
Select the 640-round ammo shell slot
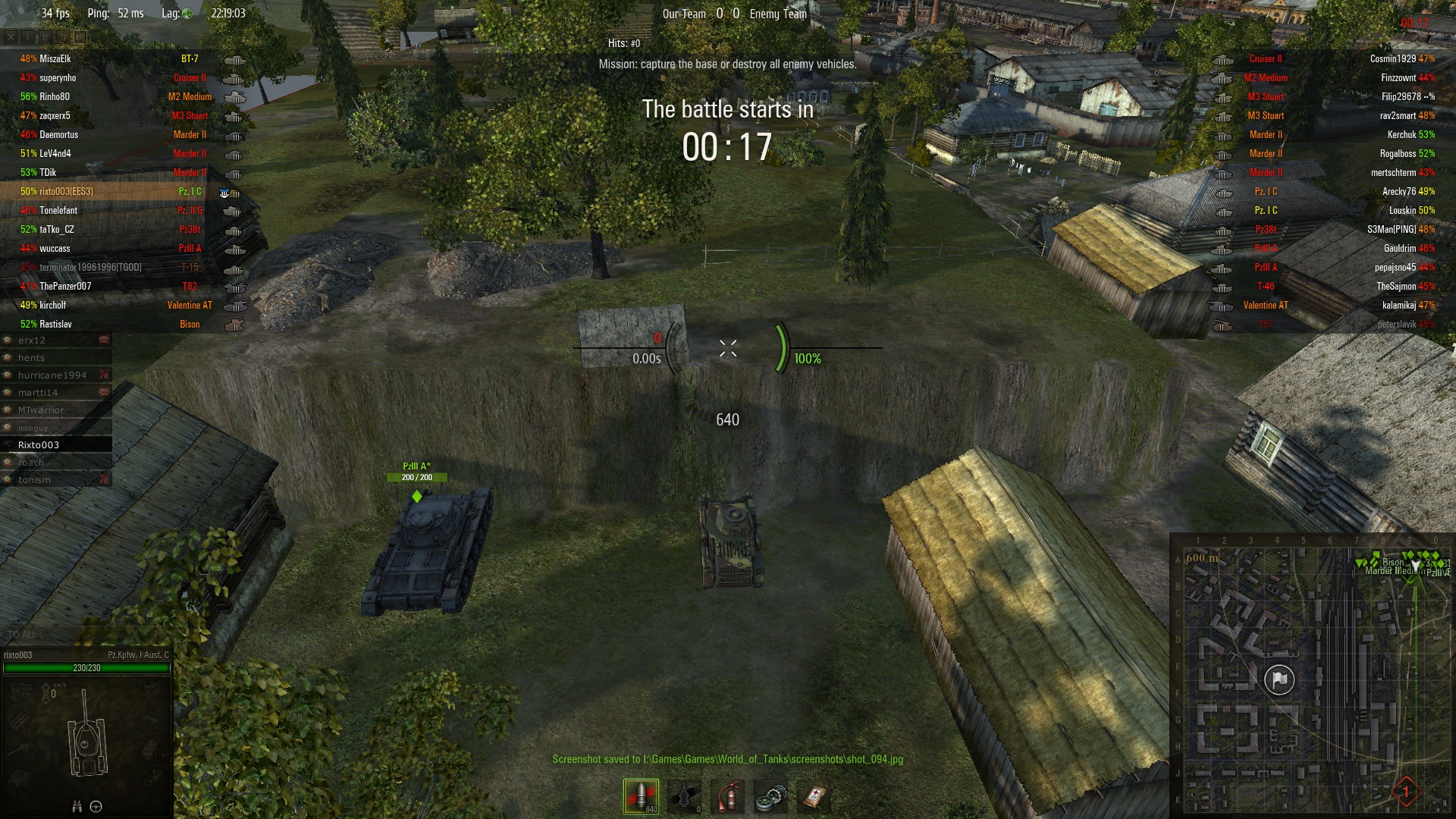coord(641,796)
